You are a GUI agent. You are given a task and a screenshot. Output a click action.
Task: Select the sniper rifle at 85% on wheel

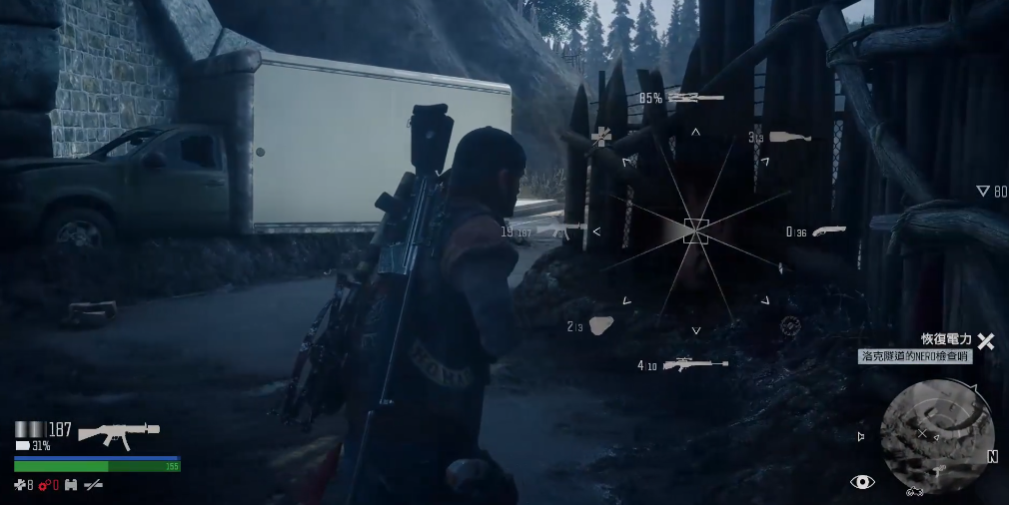(x=695, y=98)
